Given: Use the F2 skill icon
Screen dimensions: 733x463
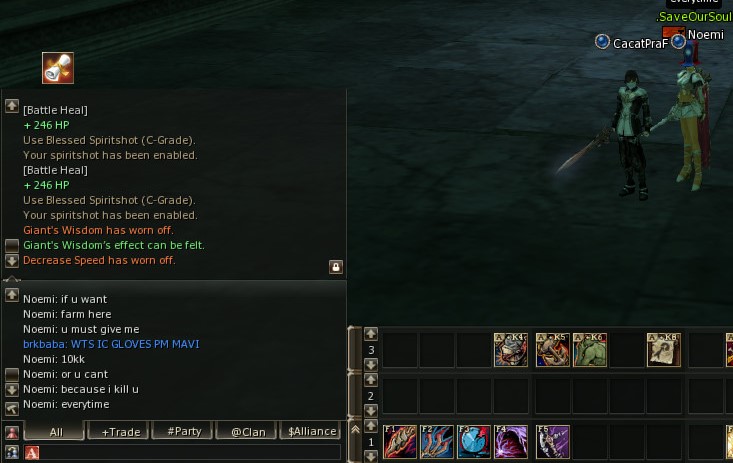Looking at the screenshot, I should pos(437,442).
